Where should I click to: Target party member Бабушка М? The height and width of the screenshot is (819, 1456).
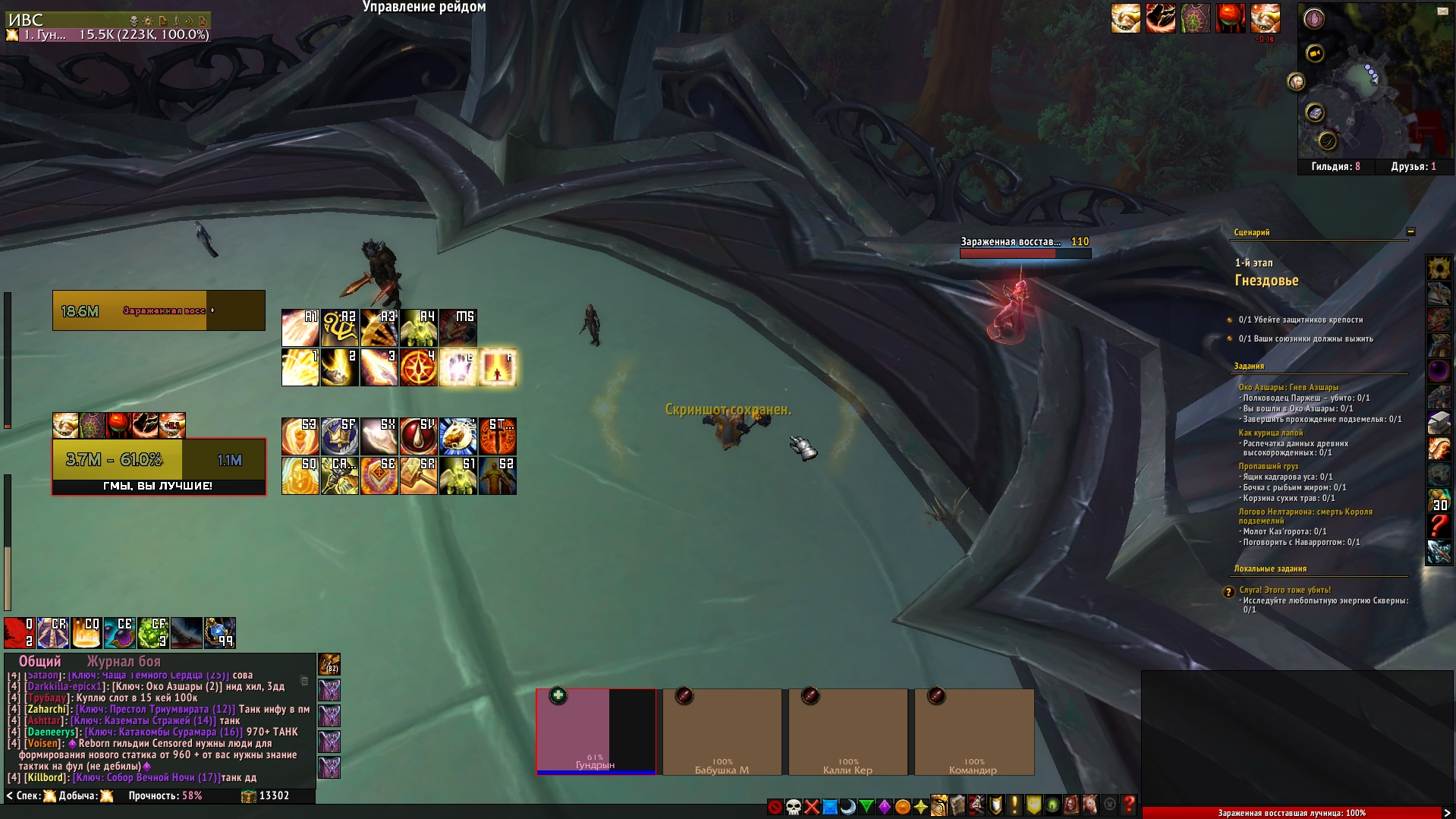(x=722, y=731)
